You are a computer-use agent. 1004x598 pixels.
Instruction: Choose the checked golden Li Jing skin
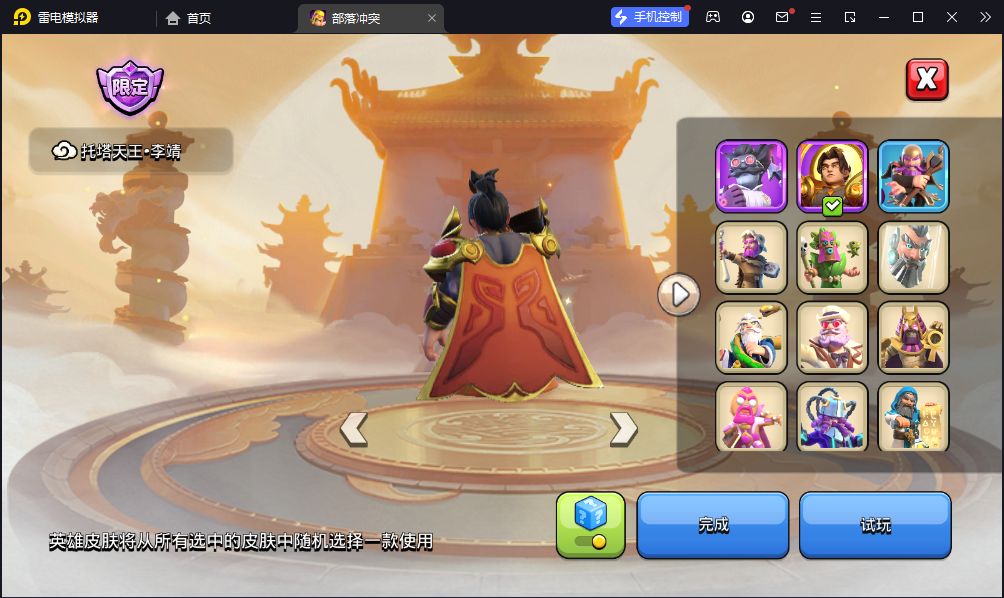click(x=832, y=176)
